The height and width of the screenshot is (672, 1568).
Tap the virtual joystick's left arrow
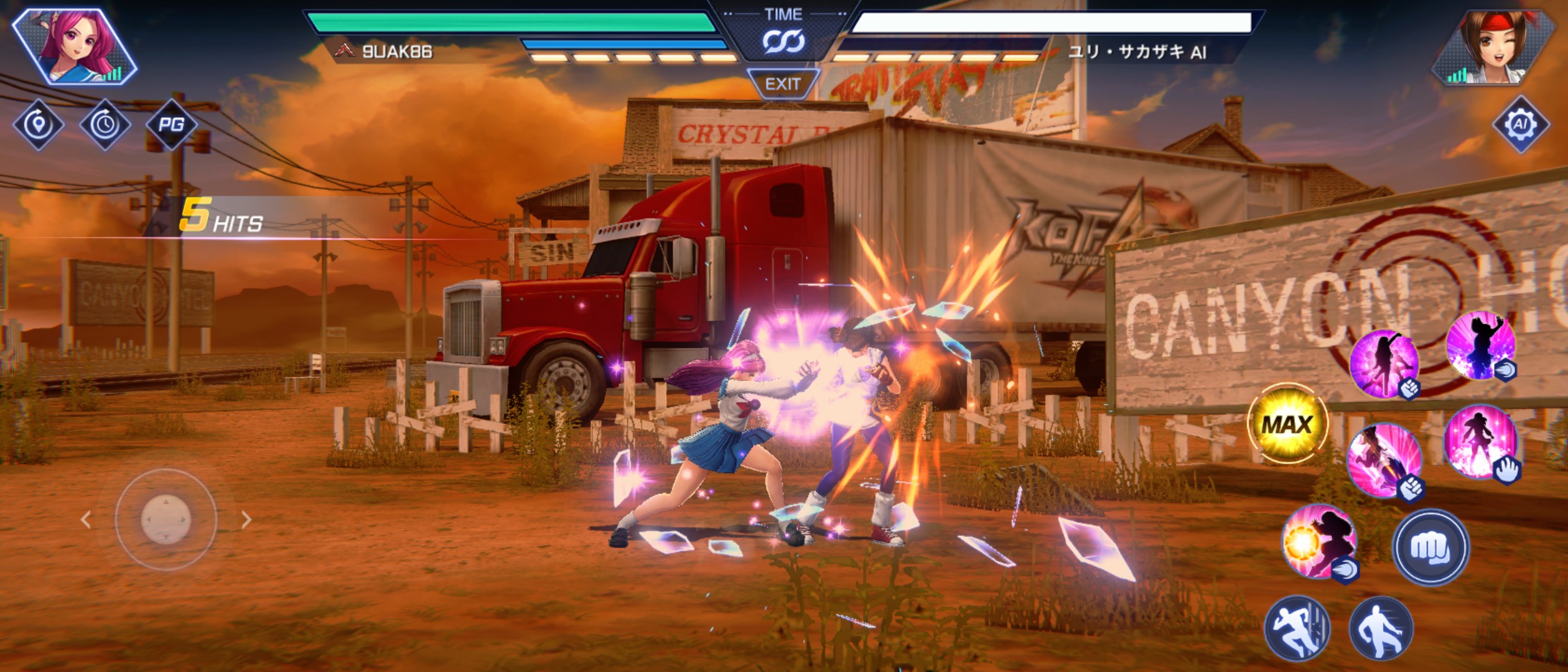86,520
